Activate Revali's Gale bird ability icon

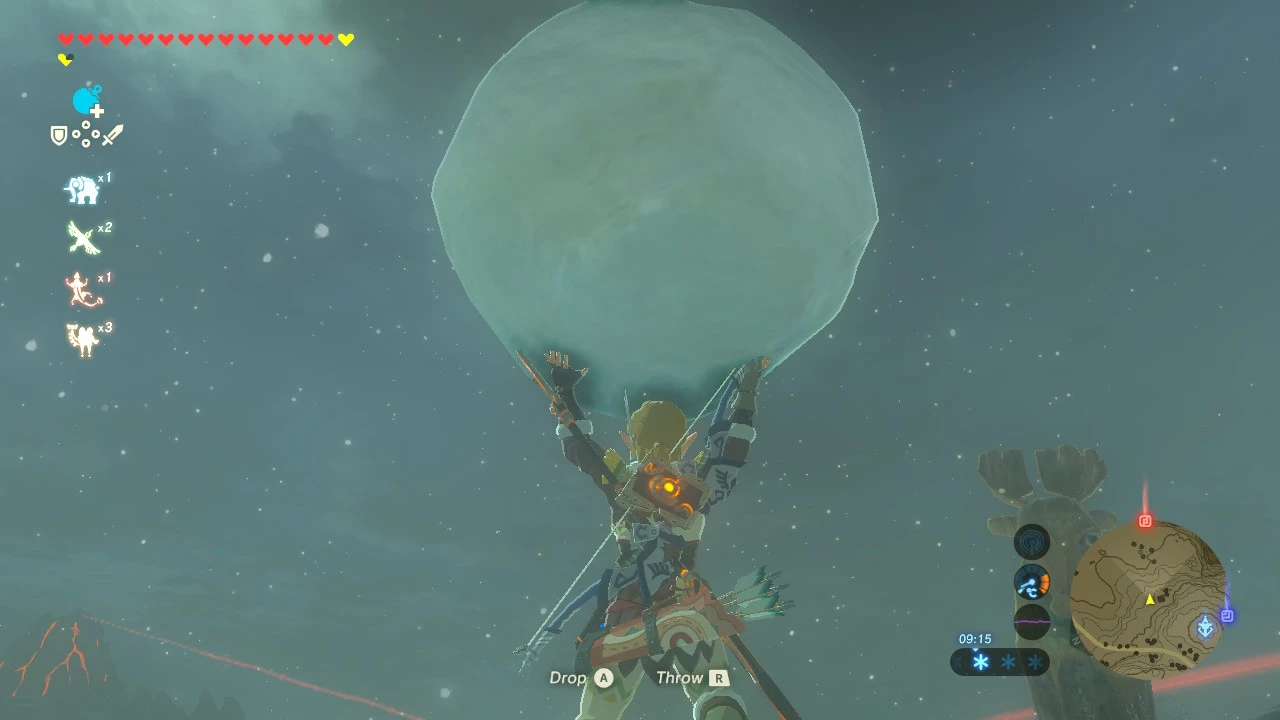(x=82, y=238)
